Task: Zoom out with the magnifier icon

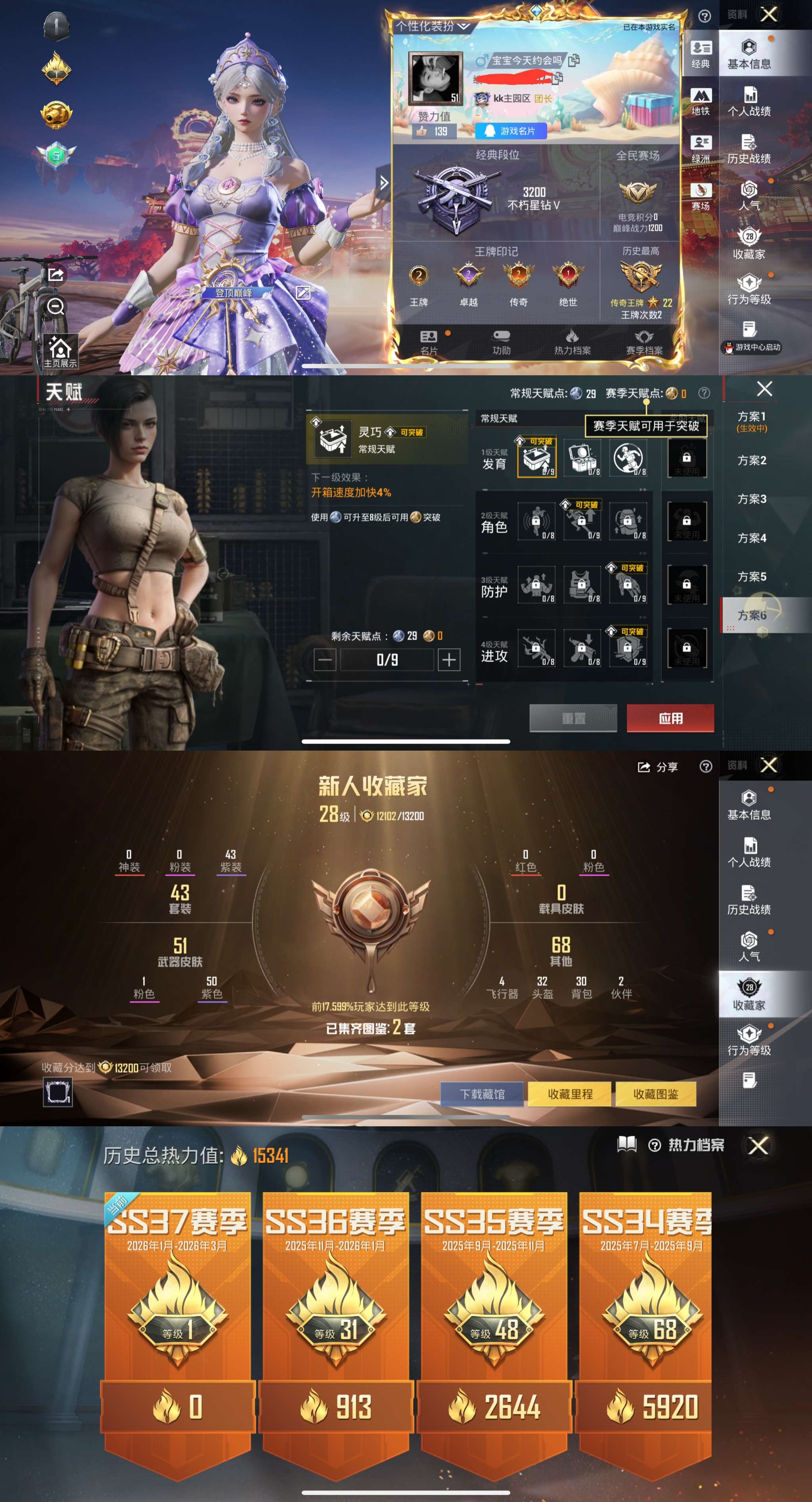Action: [56, 305]
